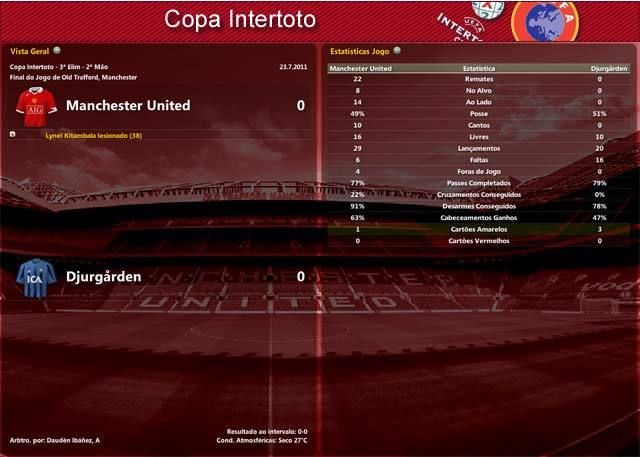This screenshot has height=457, width=640.
Task: Click the Manchester United red kit icon
Action: pyautogui.click(x=36, y=106)
